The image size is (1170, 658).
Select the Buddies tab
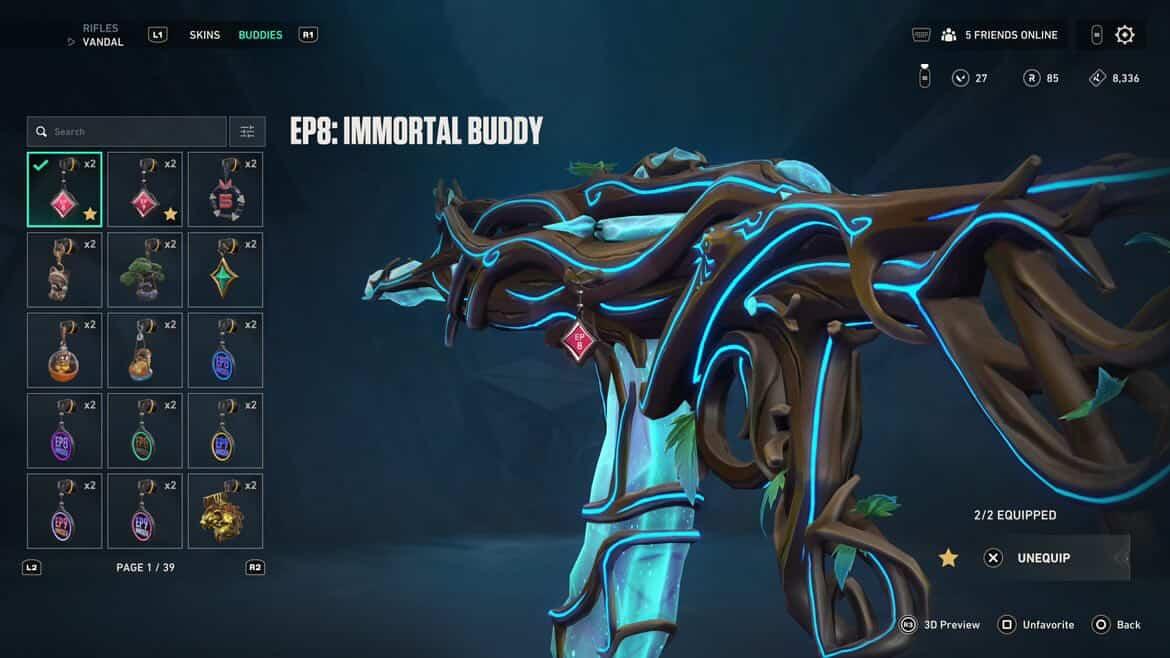tap(260, 35)
